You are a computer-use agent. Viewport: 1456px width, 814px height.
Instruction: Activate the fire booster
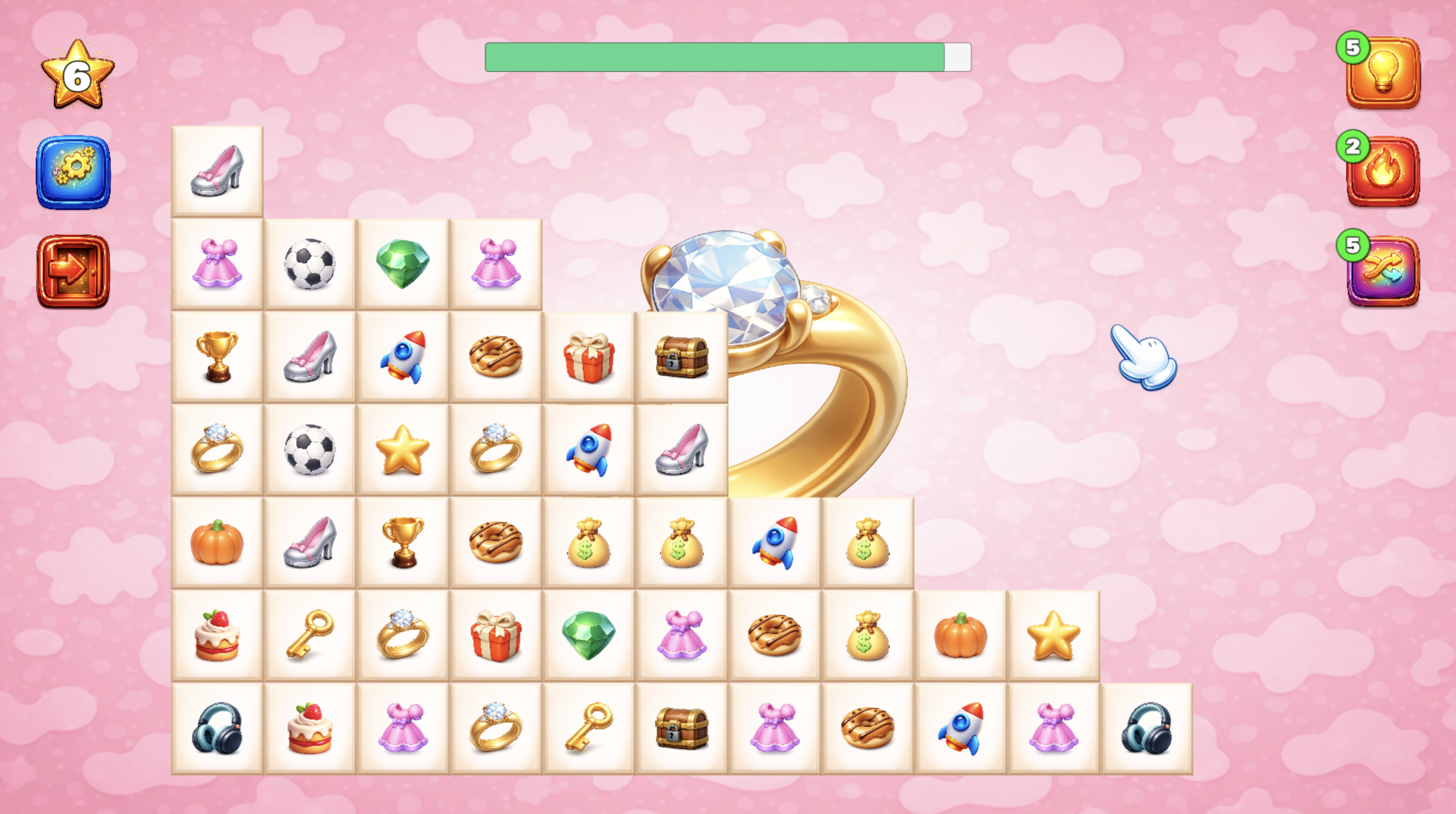pyautogui.click(x=1382, y=168)
